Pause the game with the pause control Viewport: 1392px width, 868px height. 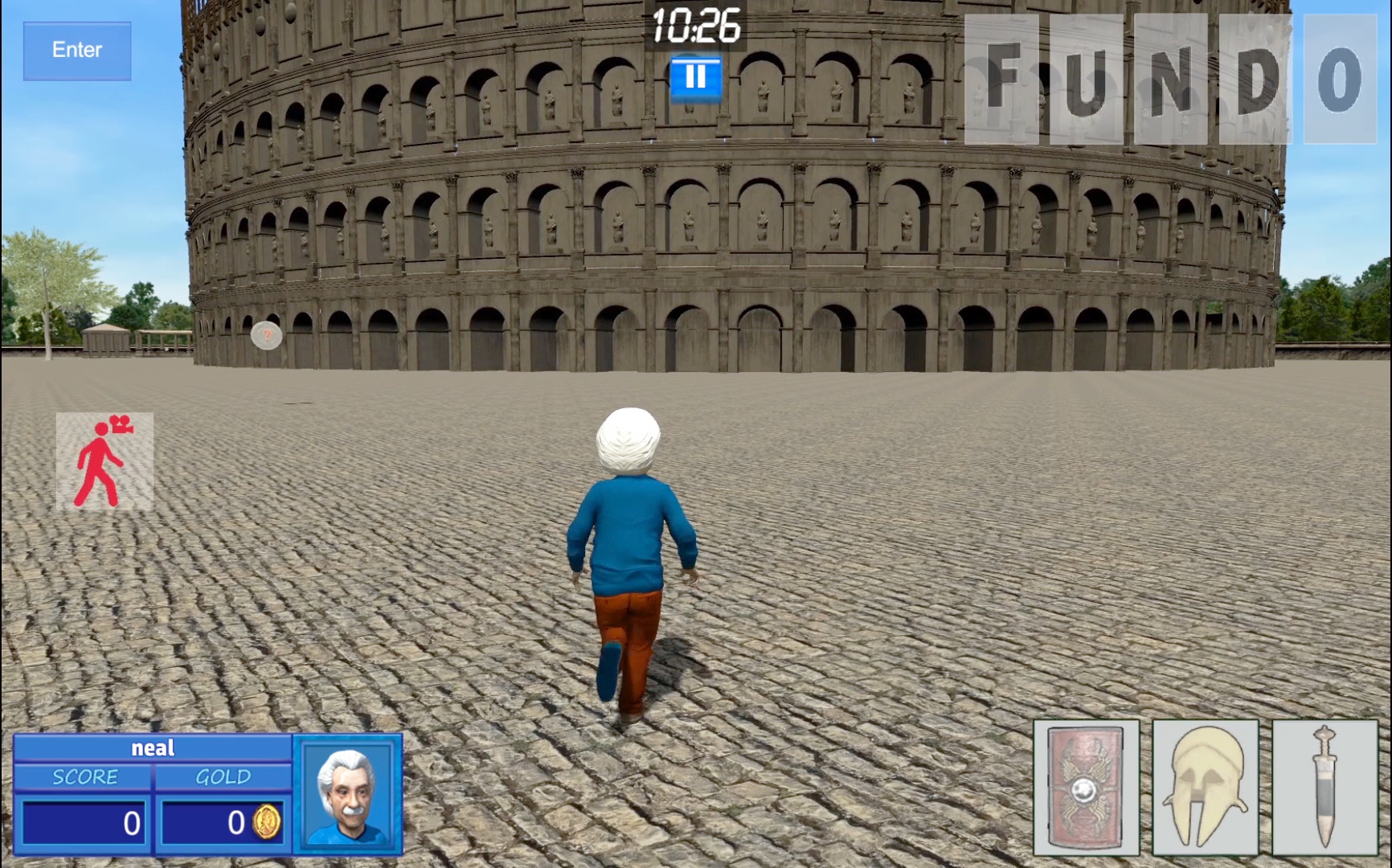pos(694,75)
